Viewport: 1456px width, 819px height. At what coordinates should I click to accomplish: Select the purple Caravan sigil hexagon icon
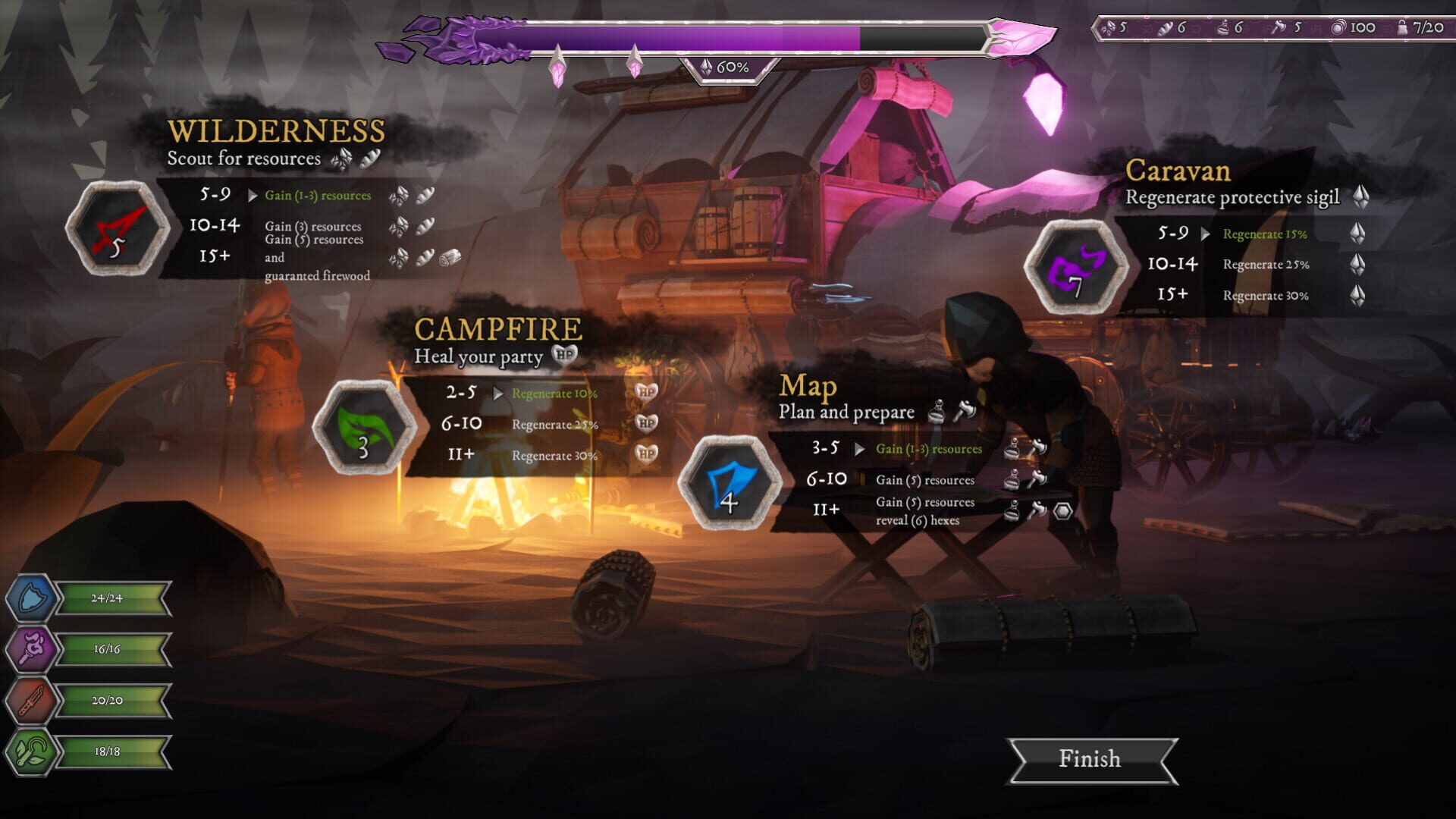pyautogui.click(x=1076, y=265)
